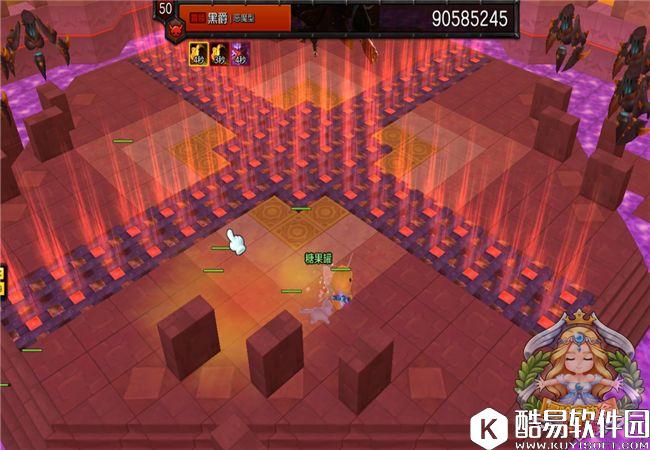Check the first yellow buff icon showing 4秒

198,52
